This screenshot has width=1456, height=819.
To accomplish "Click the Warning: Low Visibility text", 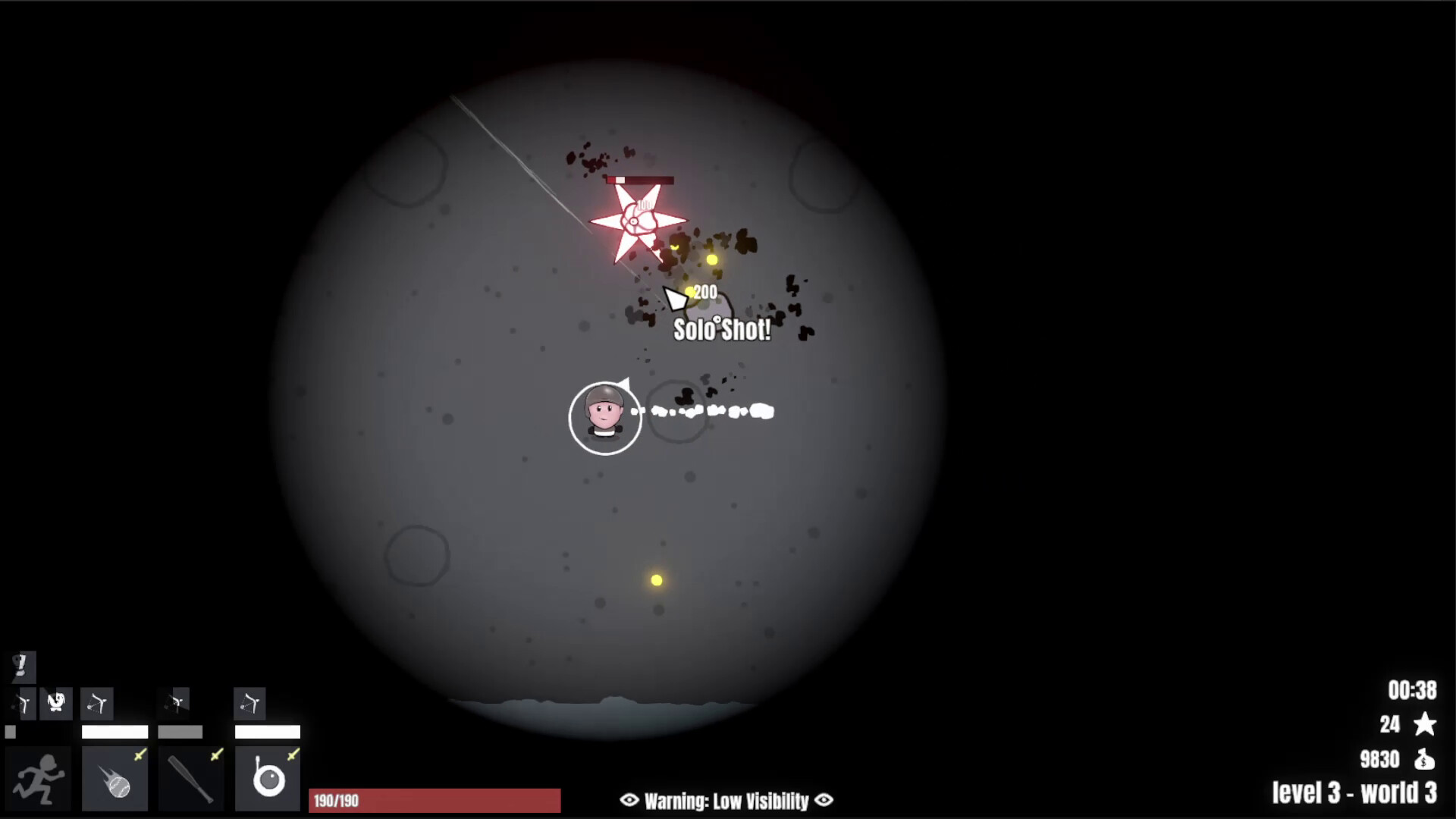I will (726, 800).
